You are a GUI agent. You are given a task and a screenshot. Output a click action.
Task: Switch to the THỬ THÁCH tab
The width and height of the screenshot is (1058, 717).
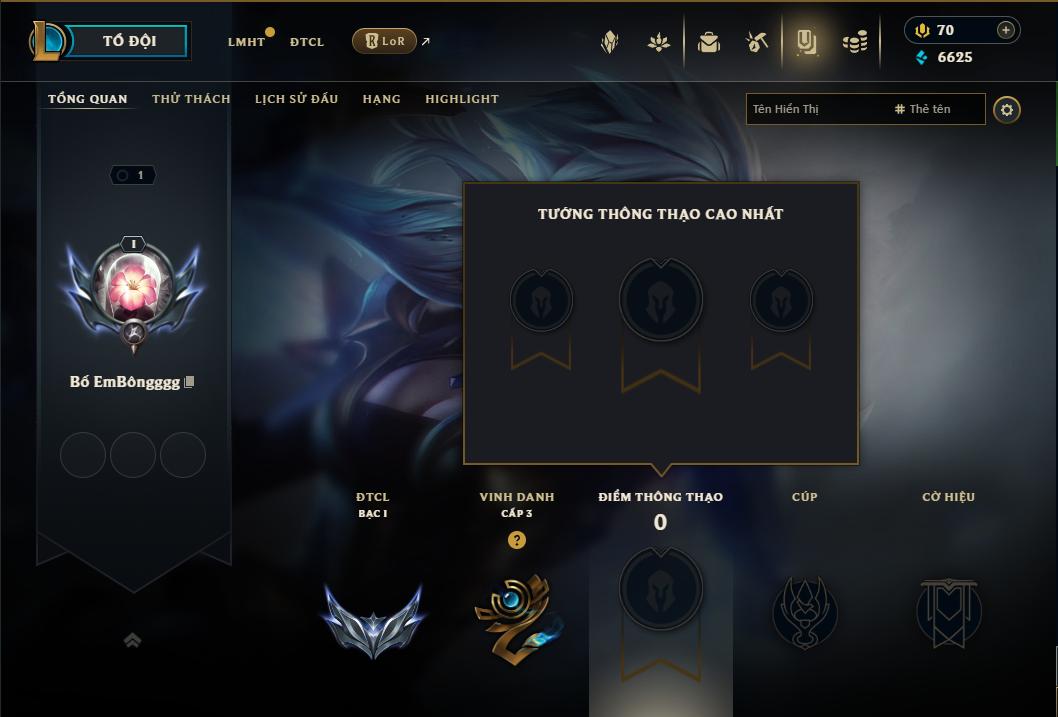191,99
